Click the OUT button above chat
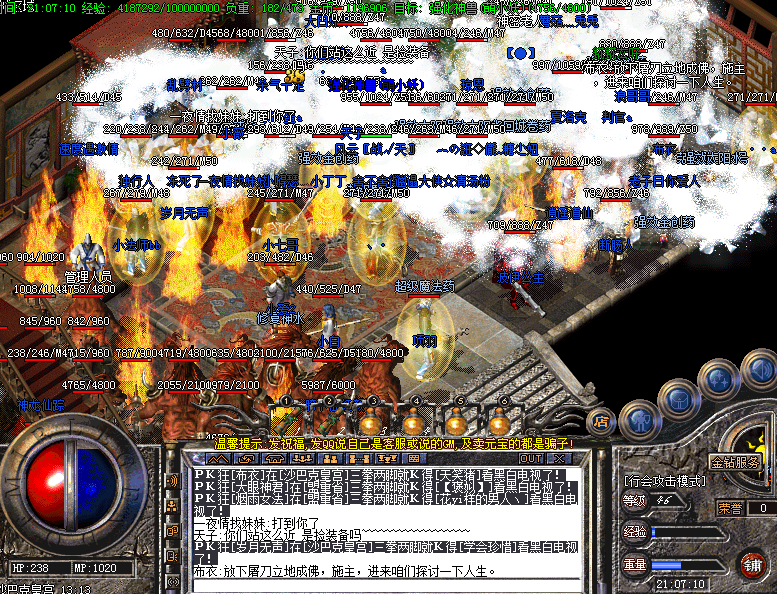The height and width of the screenshot is (594, 777). coord(532,457)
